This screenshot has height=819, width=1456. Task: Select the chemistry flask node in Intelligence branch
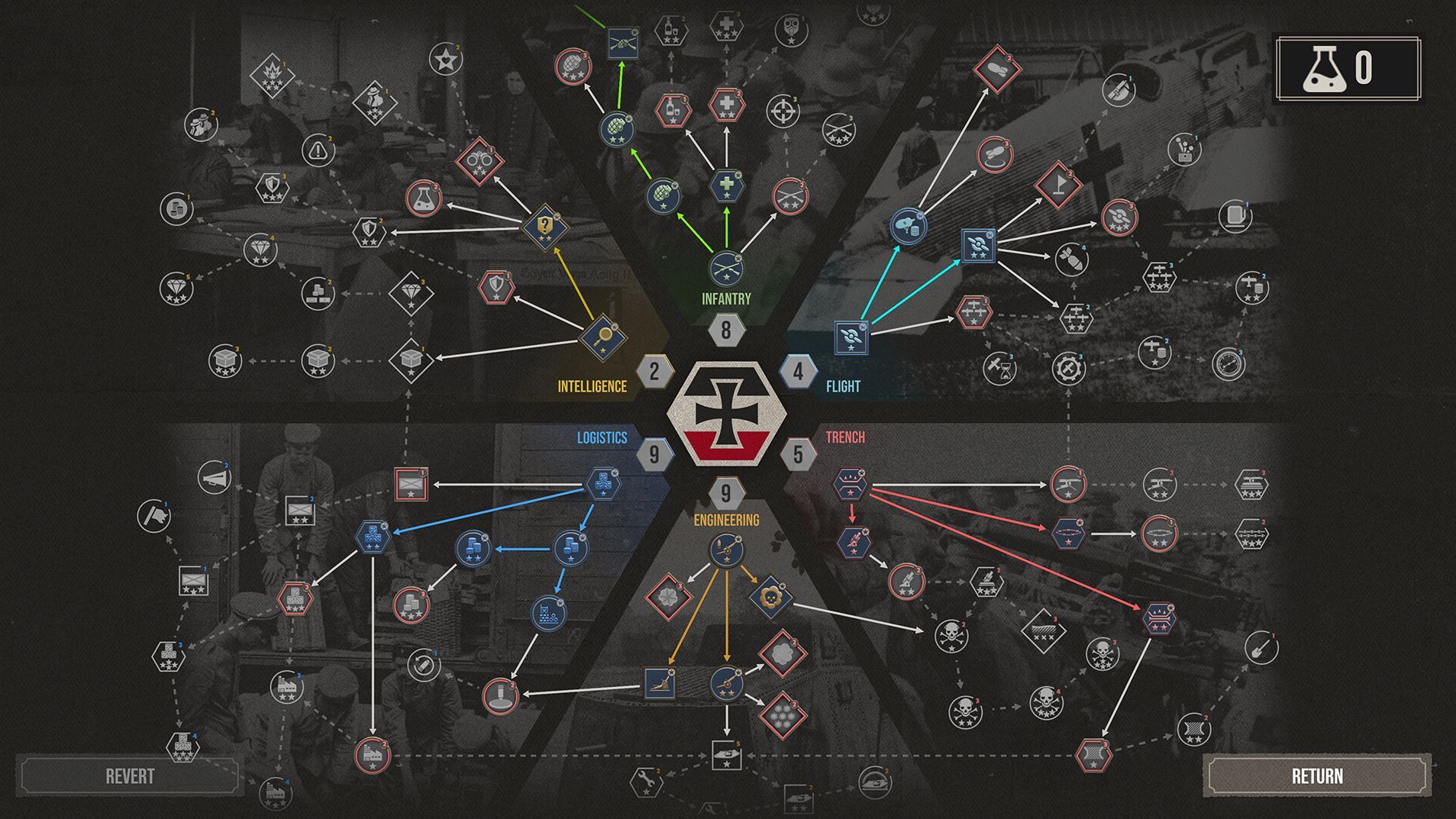point(425,197)
